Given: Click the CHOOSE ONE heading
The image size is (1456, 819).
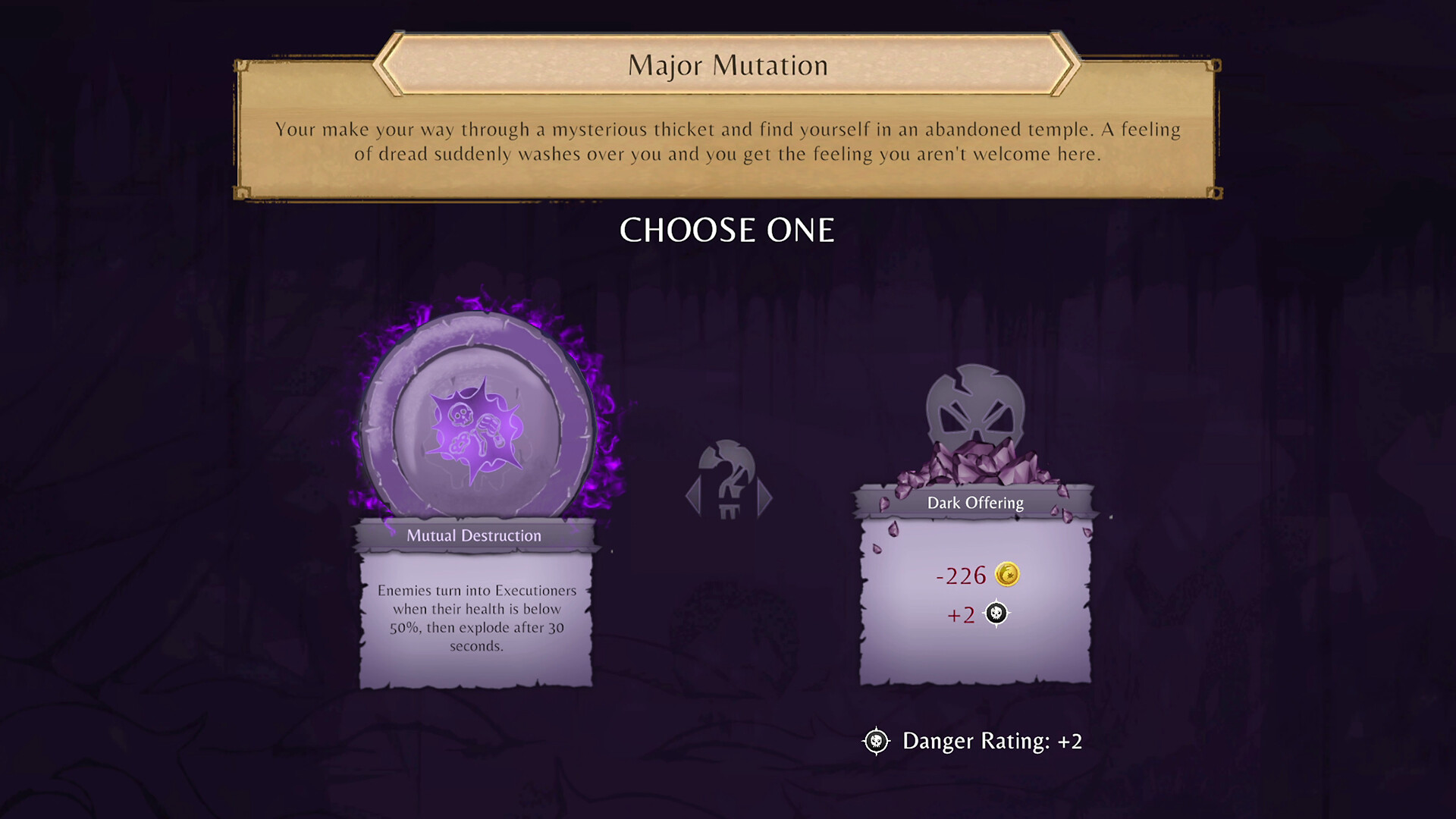Looking at the screenshot, I should click(727, 230).
